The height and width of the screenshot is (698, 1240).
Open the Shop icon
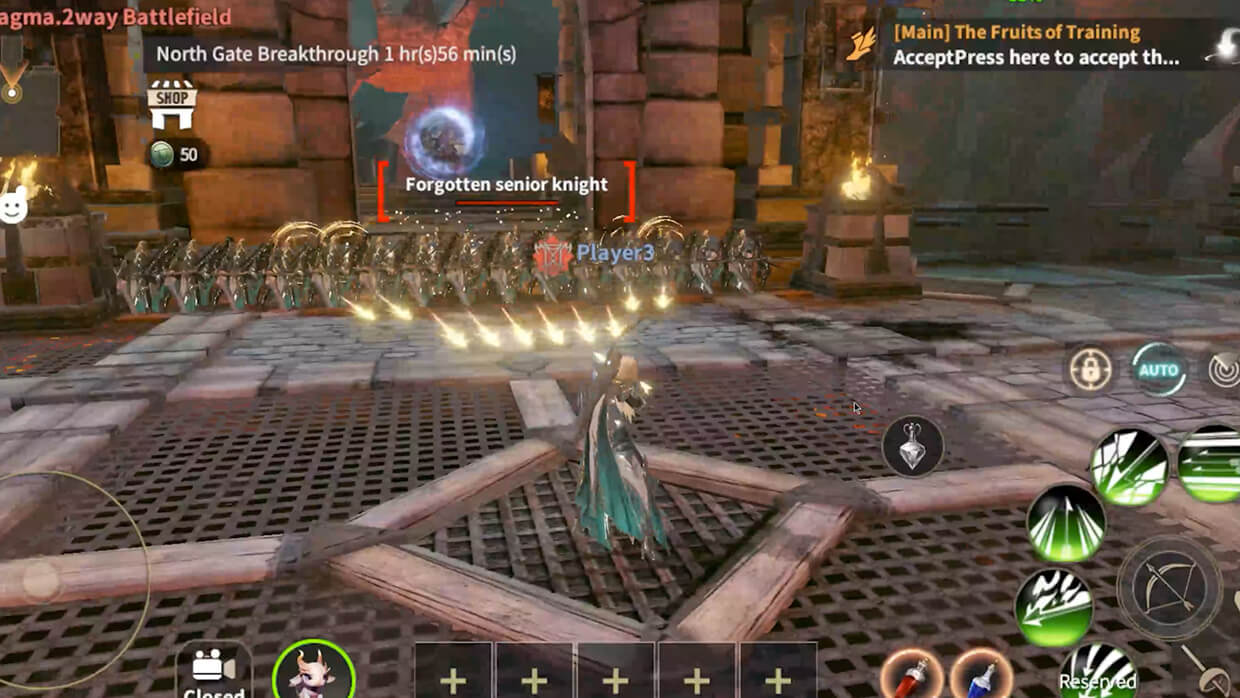(171, 106)
